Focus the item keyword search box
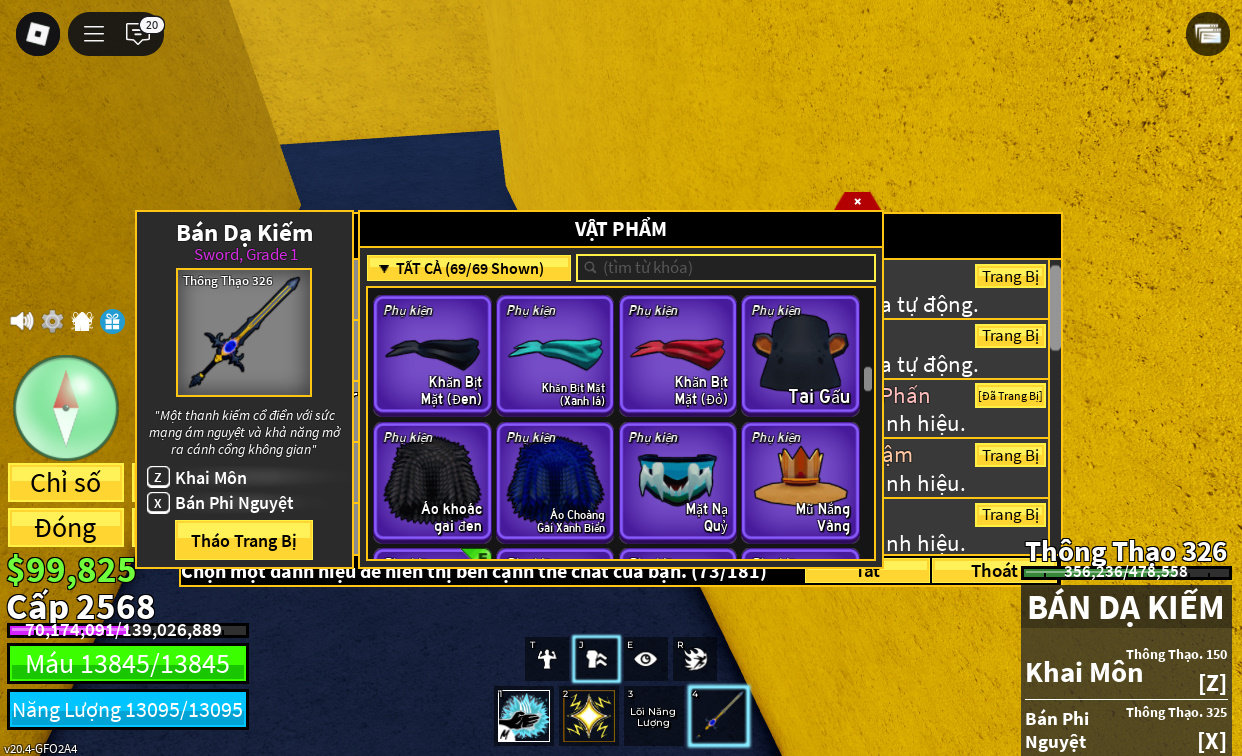 point(726,268)
